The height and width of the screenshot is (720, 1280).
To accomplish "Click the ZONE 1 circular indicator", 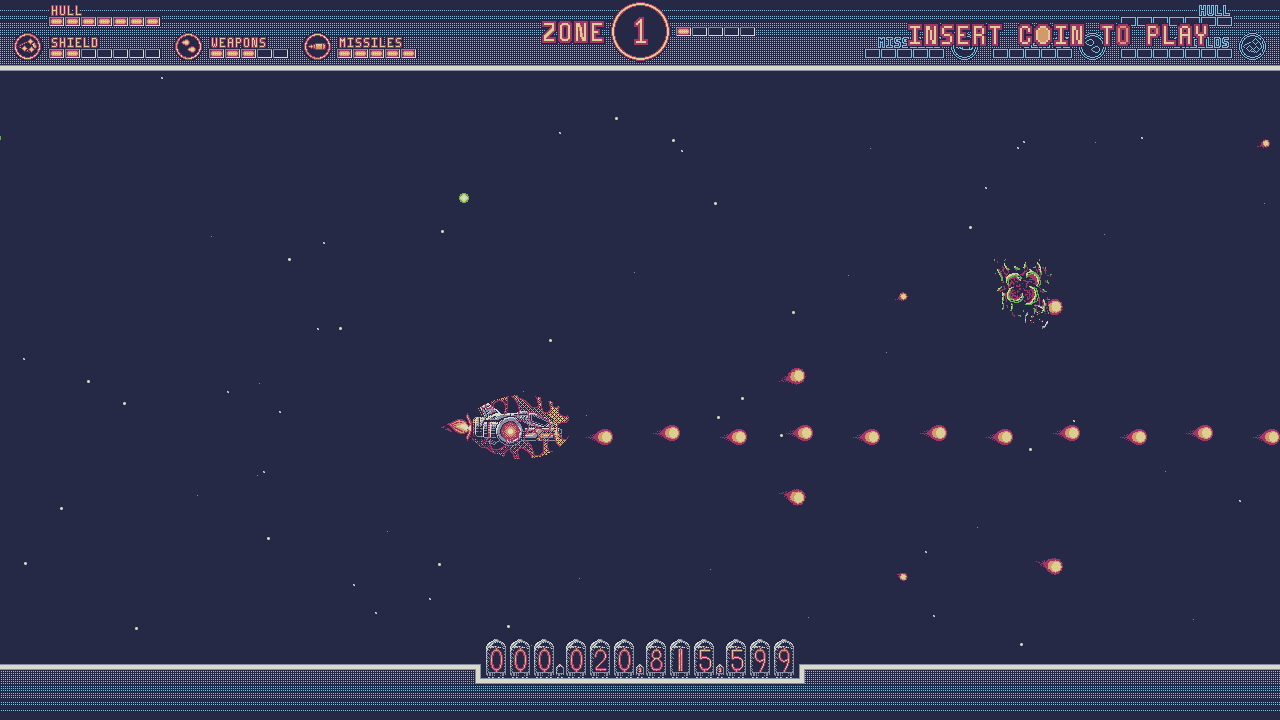I will click(x=640, y=32).
